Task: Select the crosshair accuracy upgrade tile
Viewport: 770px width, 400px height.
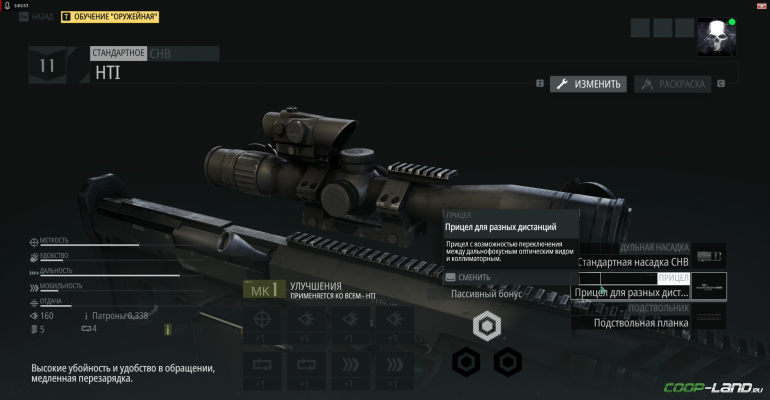Action: (261, 321)
